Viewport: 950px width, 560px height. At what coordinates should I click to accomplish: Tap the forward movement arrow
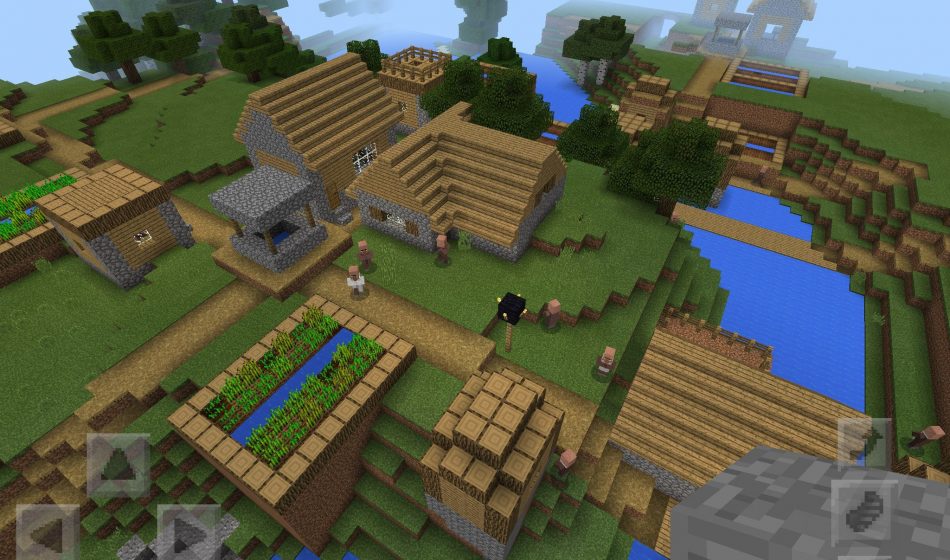coord(118,464)
